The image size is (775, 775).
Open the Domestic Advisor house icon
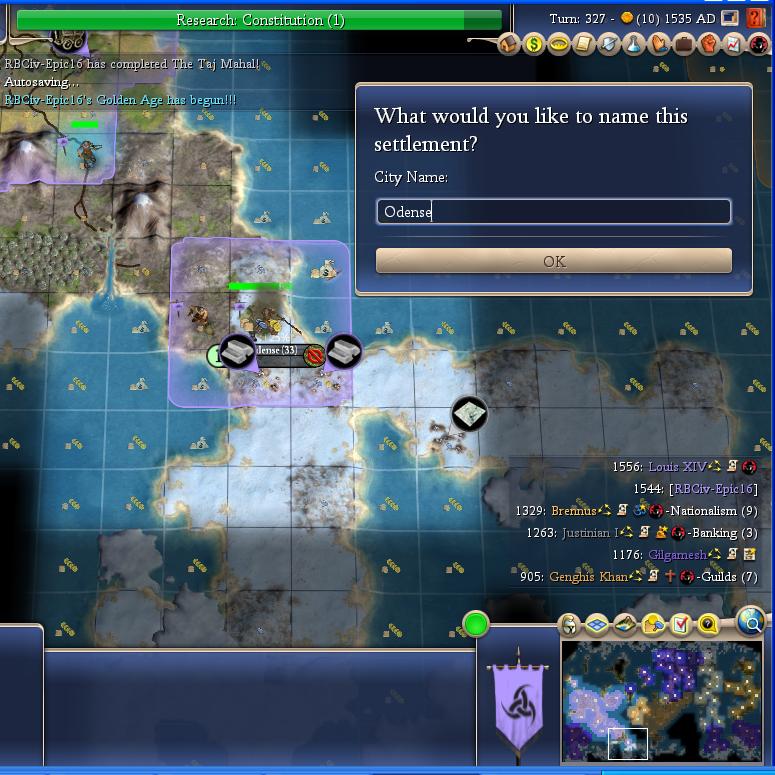(x=509, y=44)
